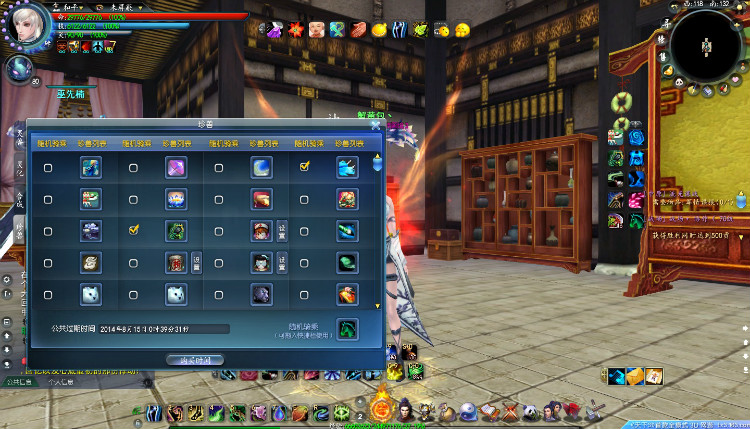Uncheck the checked box beside the blue bird pet
Screen dimensions: 750x429
coord(304,168)
